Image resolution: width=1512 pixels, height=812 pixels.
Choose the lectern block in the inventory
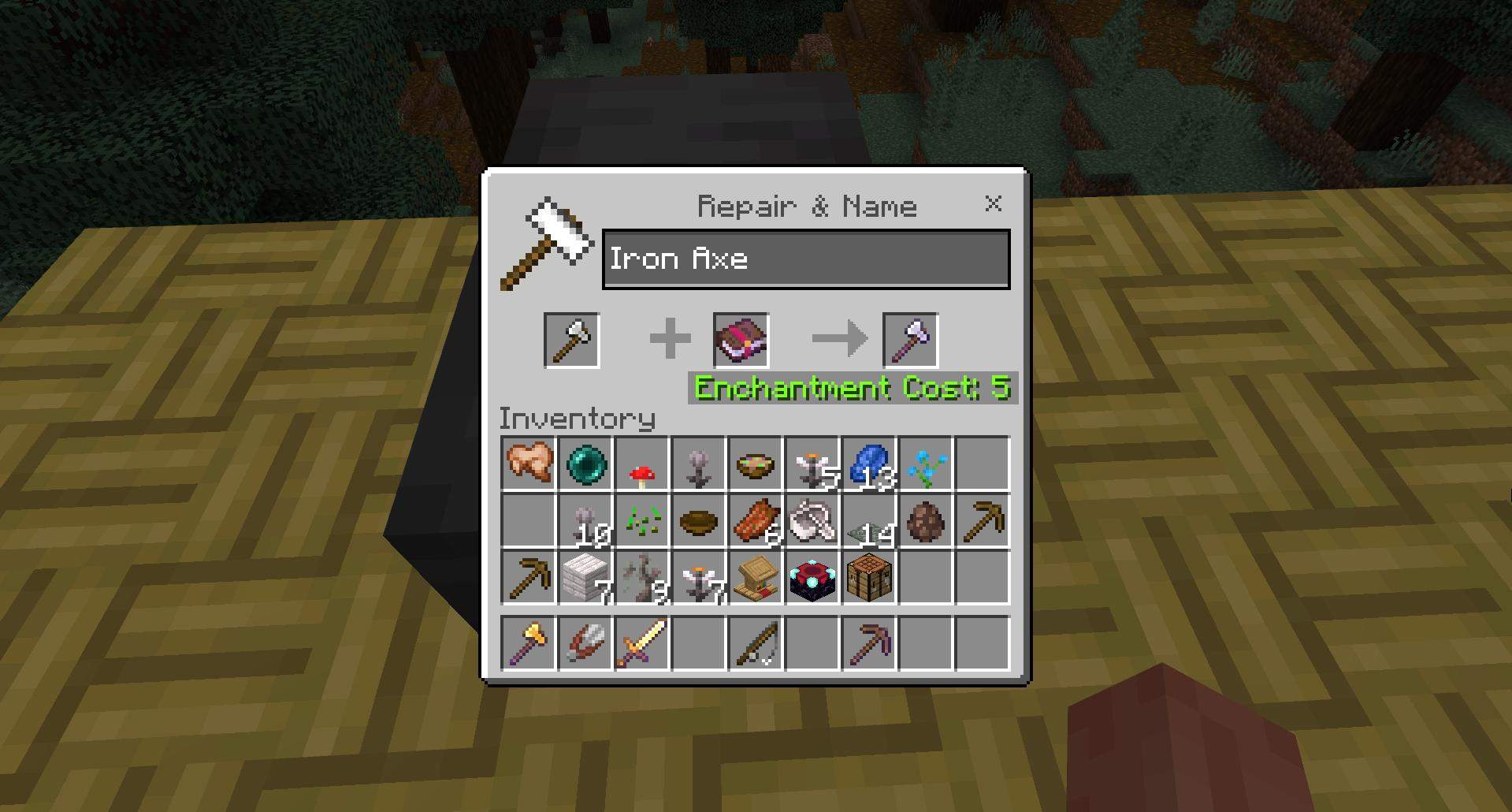[x=755, y=578]
